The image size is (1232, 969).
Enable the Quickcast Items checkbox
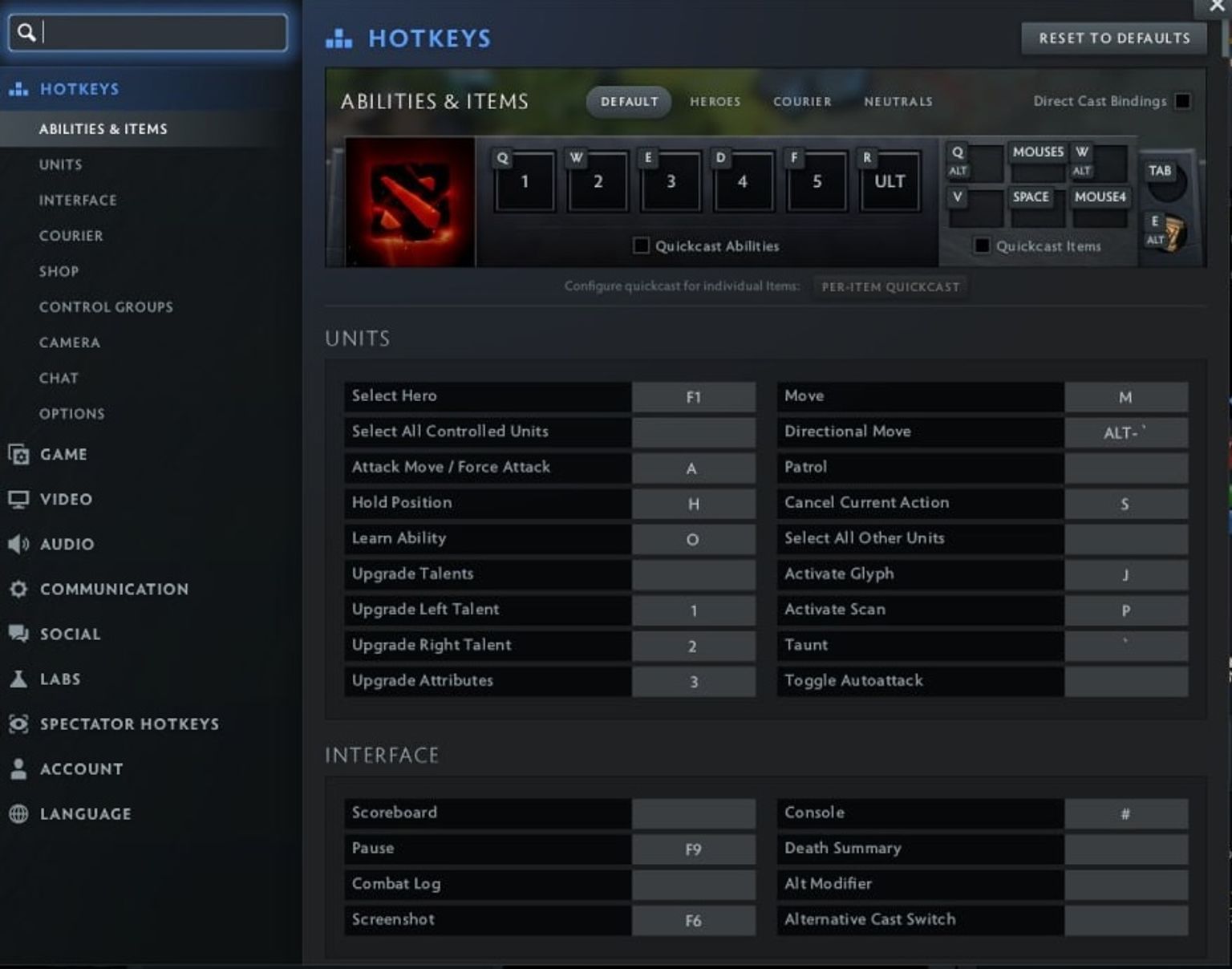tap(983, 245)
